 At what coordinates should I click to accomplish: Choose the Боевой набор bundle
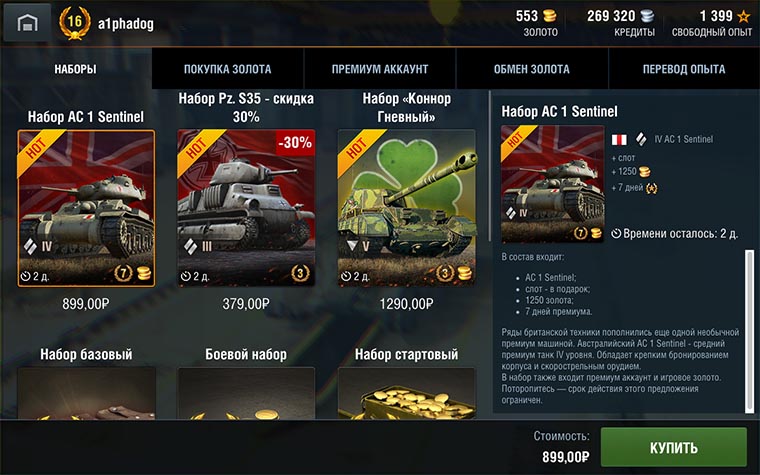(x=246, y=392)
